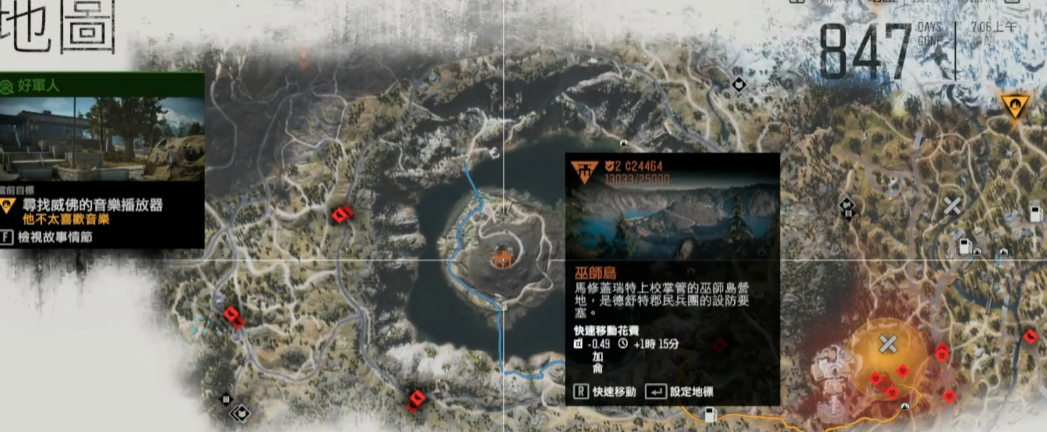Open the 好軍人 storyline tracker panel
The image size is (1047, 432).
[x=103, y=86]
